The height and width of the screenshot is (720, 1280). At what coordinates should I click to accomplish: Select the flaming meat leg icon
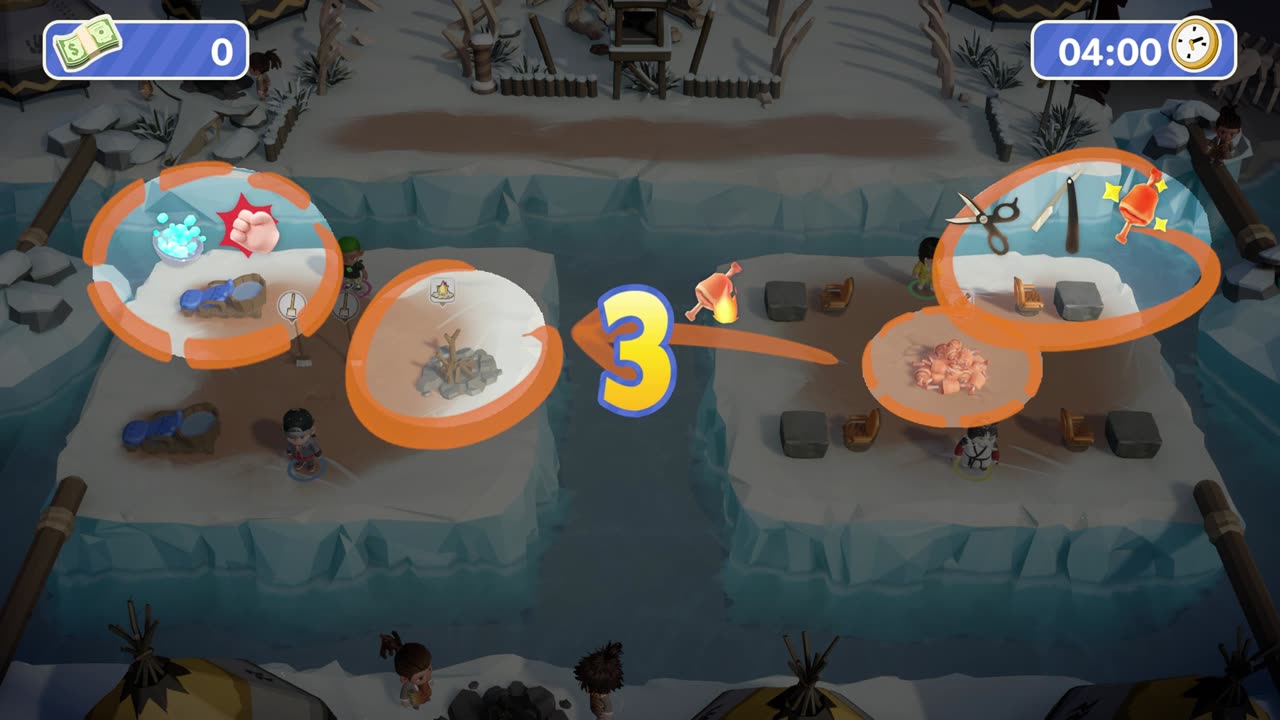click(x=714, y=292)
